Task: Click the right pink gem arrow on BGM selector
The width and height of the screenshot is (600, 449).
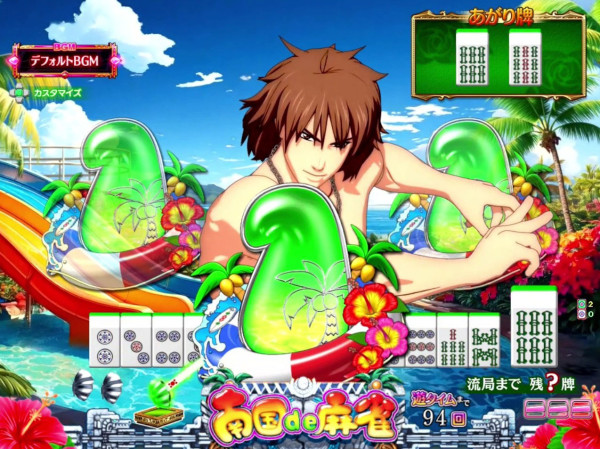Action: (x=114, y=59)
